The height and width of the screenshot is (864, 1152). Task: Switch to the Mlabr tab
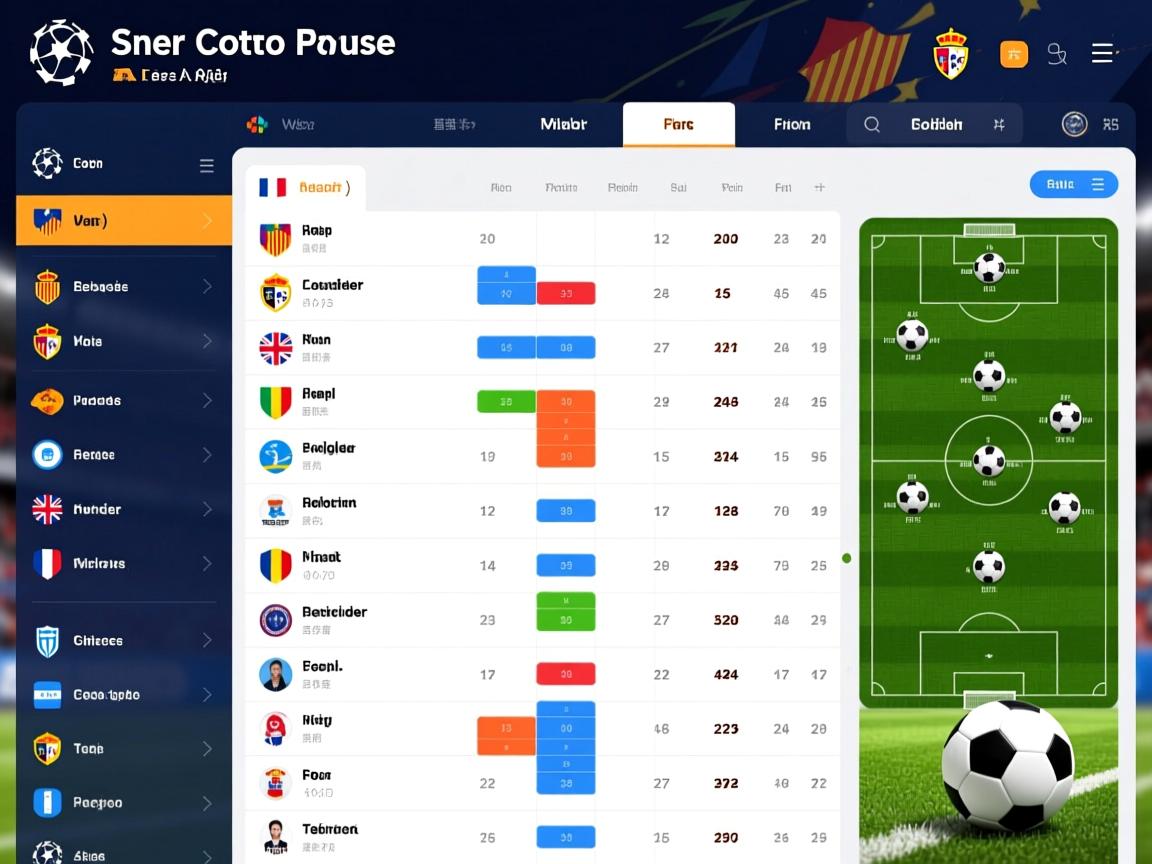pyautogui.click(x=563, y=124)
